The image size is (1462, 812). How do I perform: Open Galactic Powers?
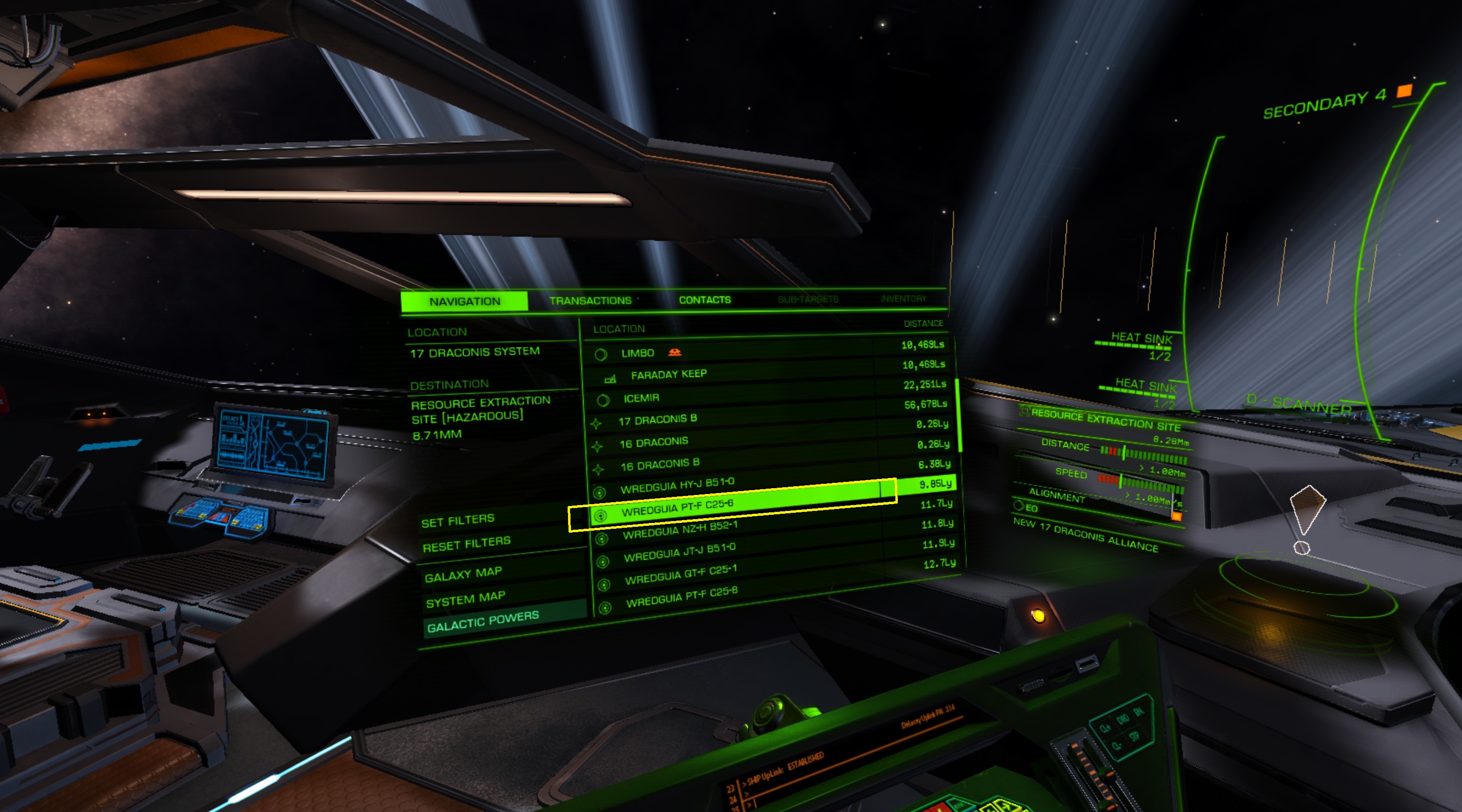(x=482, y=622)
